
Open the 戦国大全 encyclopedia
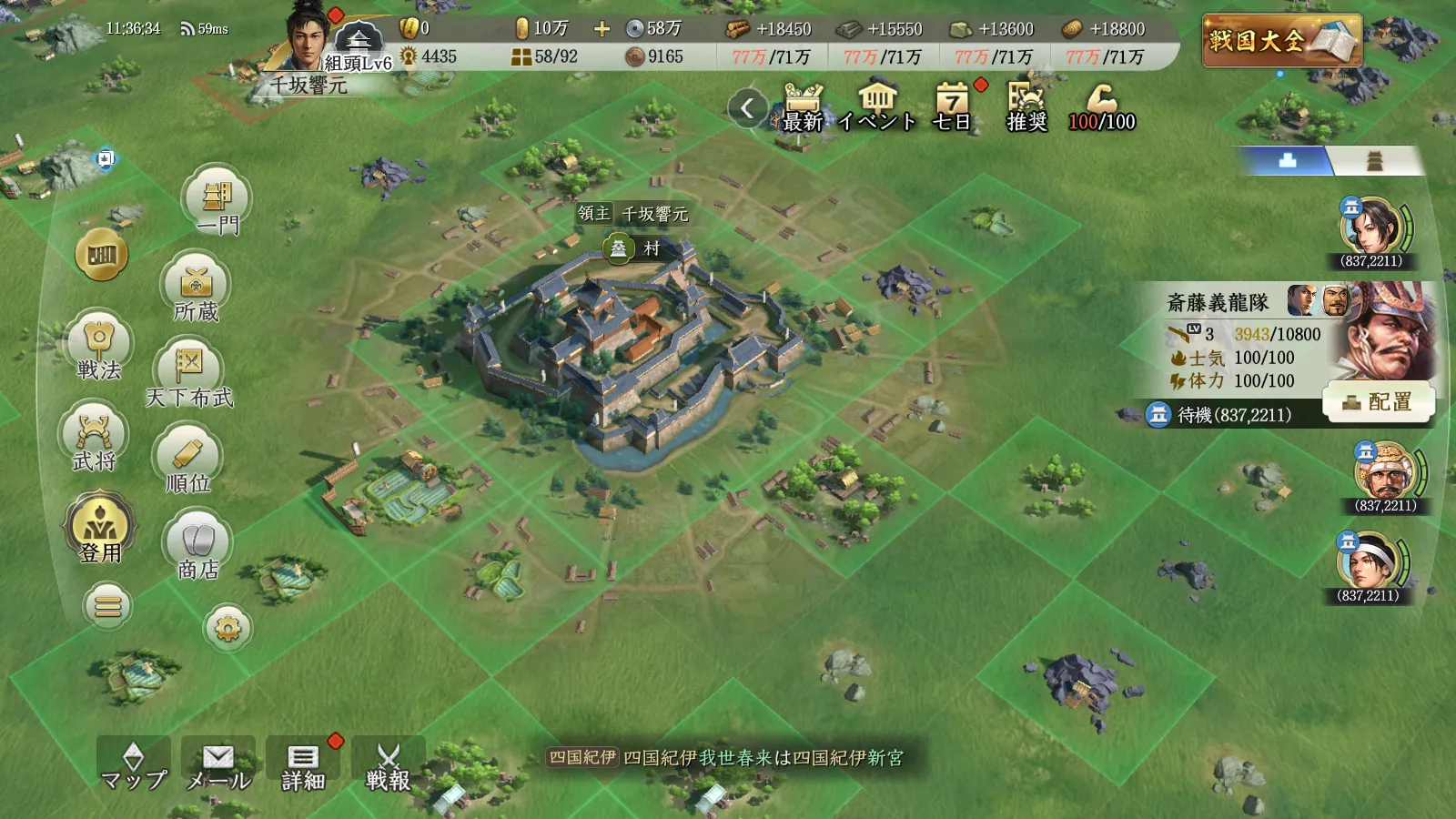click(x=1281, y=40)
